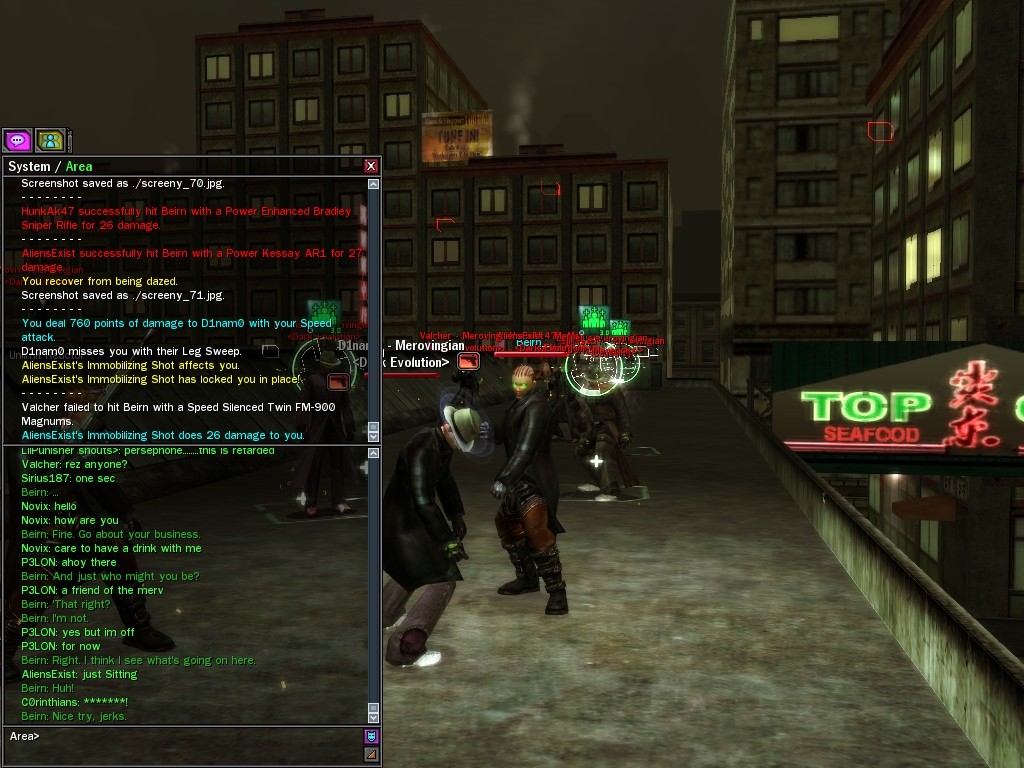Select the Area chat tab
Screen dimensions: 1024x768
79,167
